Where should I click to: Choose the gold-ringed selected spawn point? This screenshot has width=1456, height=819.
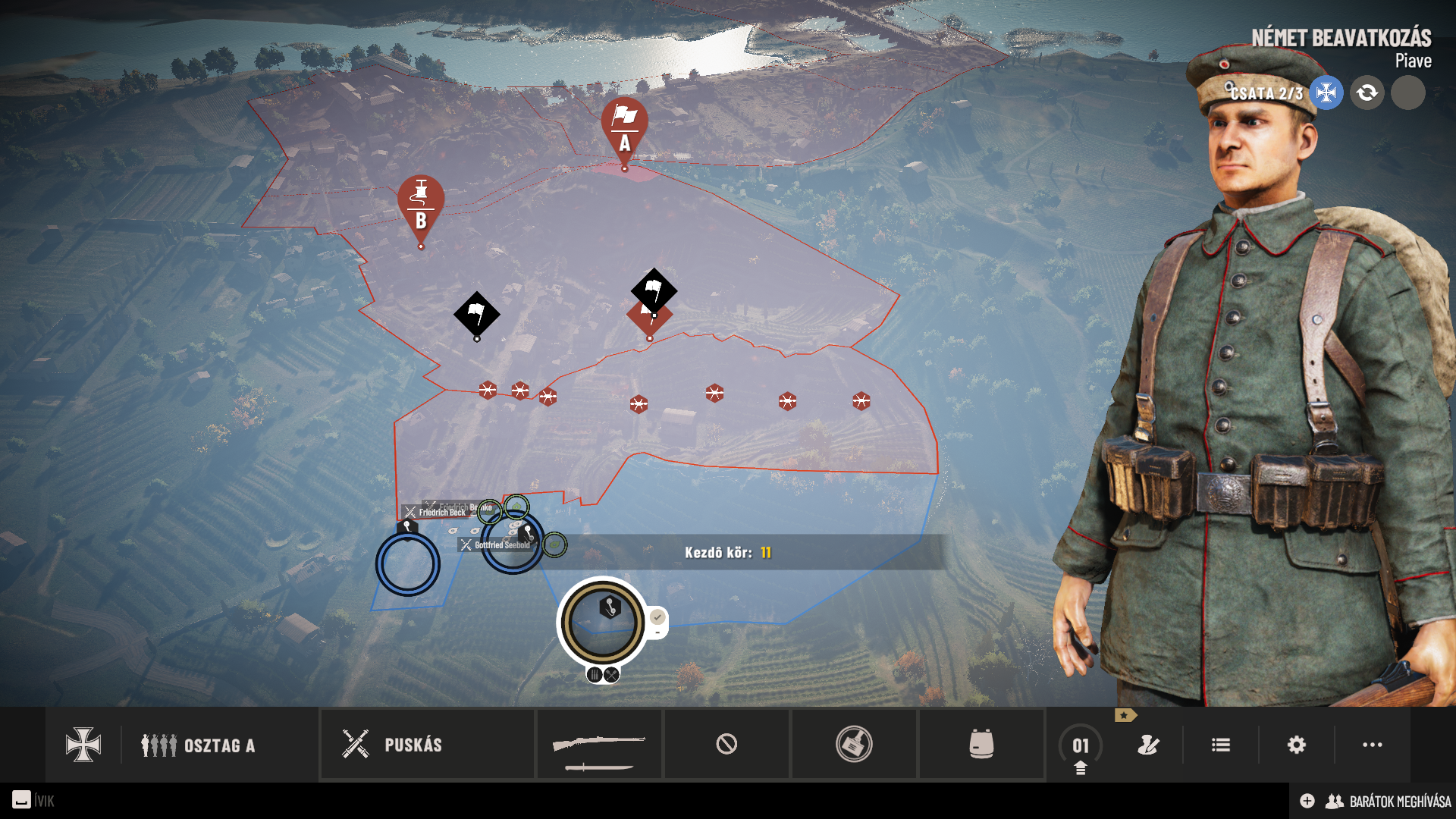603,622
